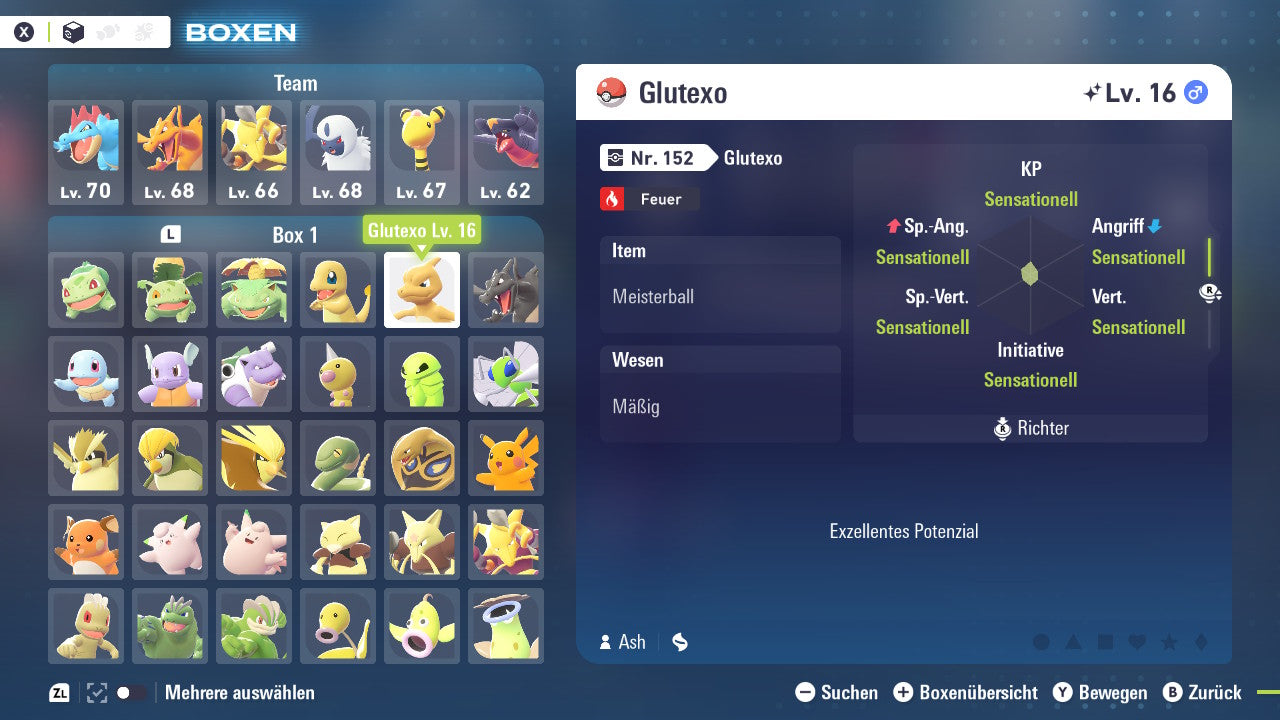
Task: Switch to the grayed Pokémon pair tab
Action: pyautogui.click(x=108, y=31)
